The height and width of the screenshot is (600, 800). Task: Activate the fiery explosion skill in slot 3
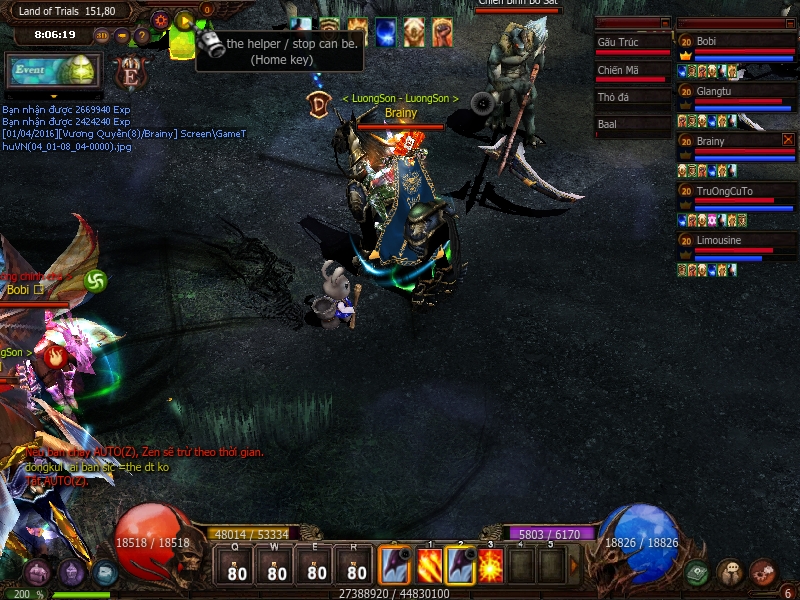coord(490,565)
